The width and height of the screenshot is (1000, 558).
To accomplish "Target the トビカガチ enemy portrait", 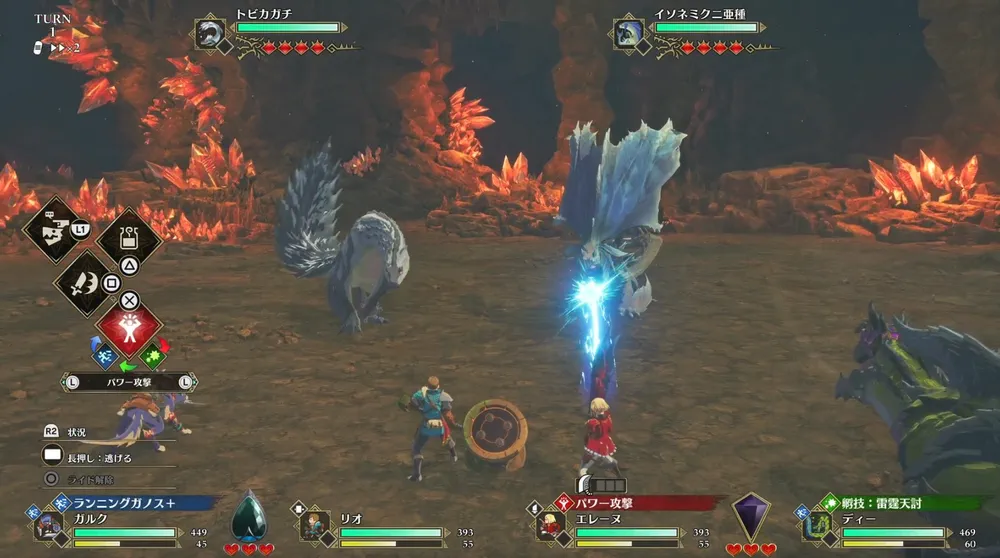I will (210, 33).
